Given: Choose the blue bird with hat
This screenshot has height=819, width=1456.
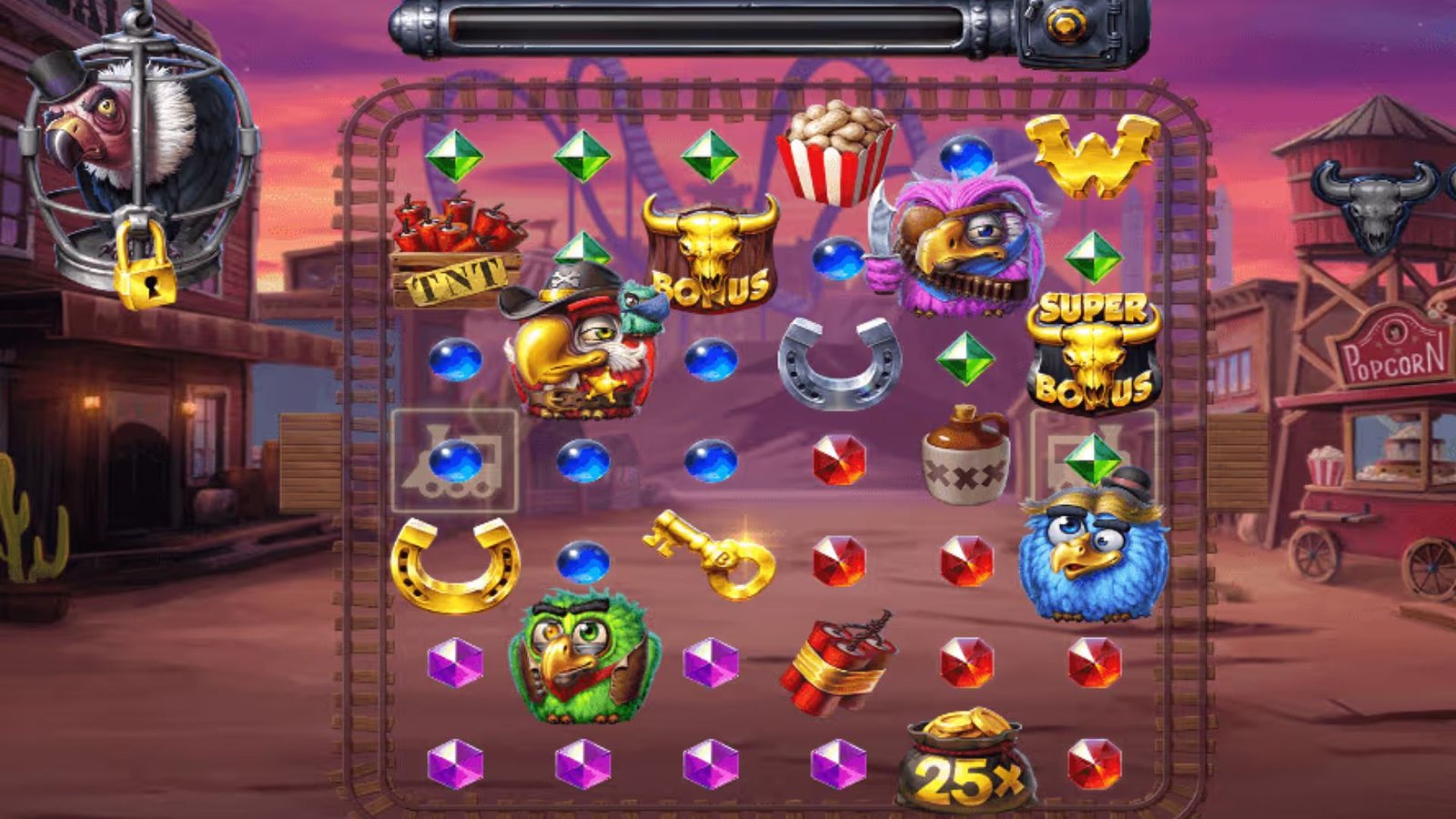Looking at the screenshot, I should [1093, 551].
